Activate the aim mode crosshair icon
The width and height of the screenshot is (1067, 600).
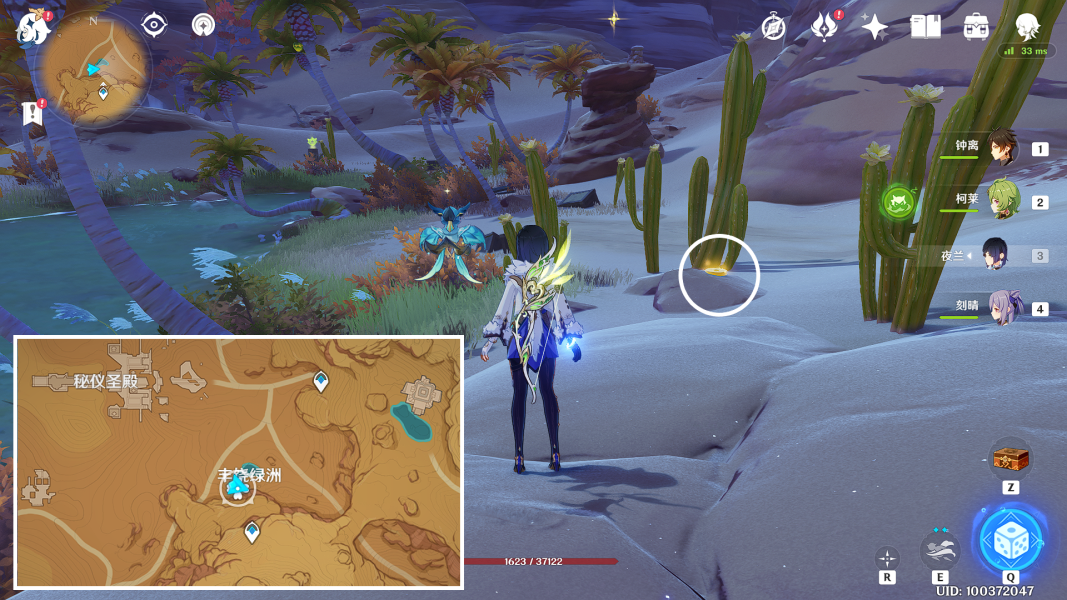pos(887,557)
